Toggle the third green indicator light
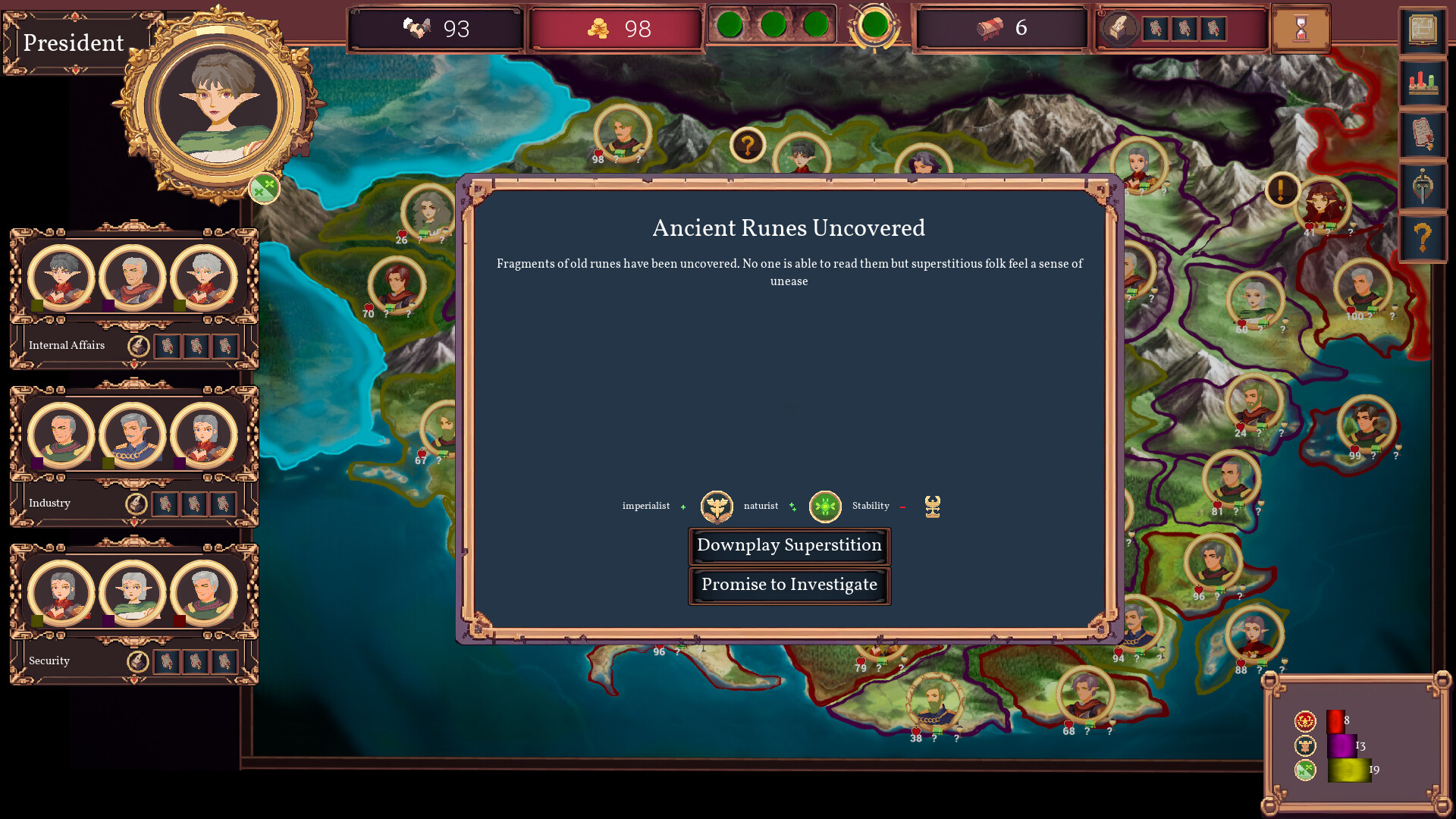The width and height of the screenshot is (1456, 819). pos(817,24)
